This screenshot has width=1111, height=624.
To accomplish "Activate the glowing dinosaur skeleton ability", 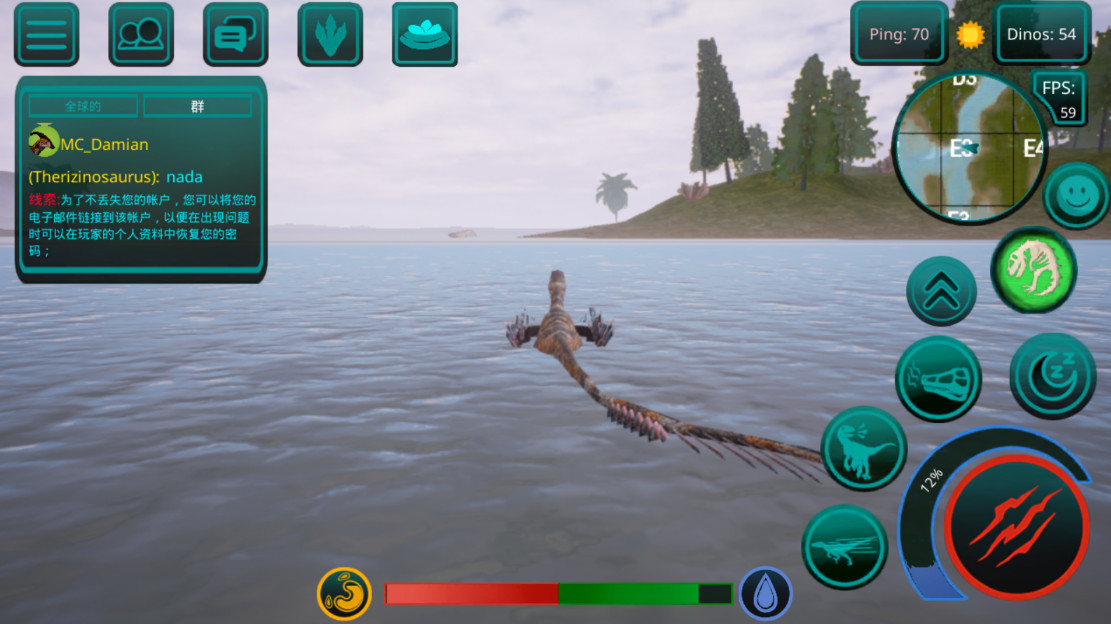I will tap(1033, 269).
